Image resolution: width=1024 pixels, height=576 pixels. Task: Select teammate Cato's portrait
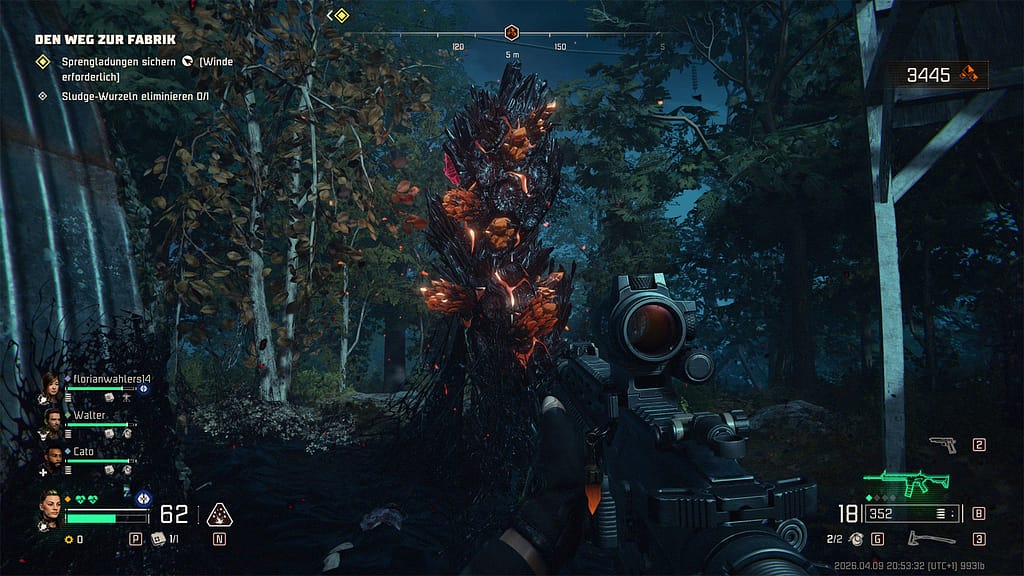53,456
